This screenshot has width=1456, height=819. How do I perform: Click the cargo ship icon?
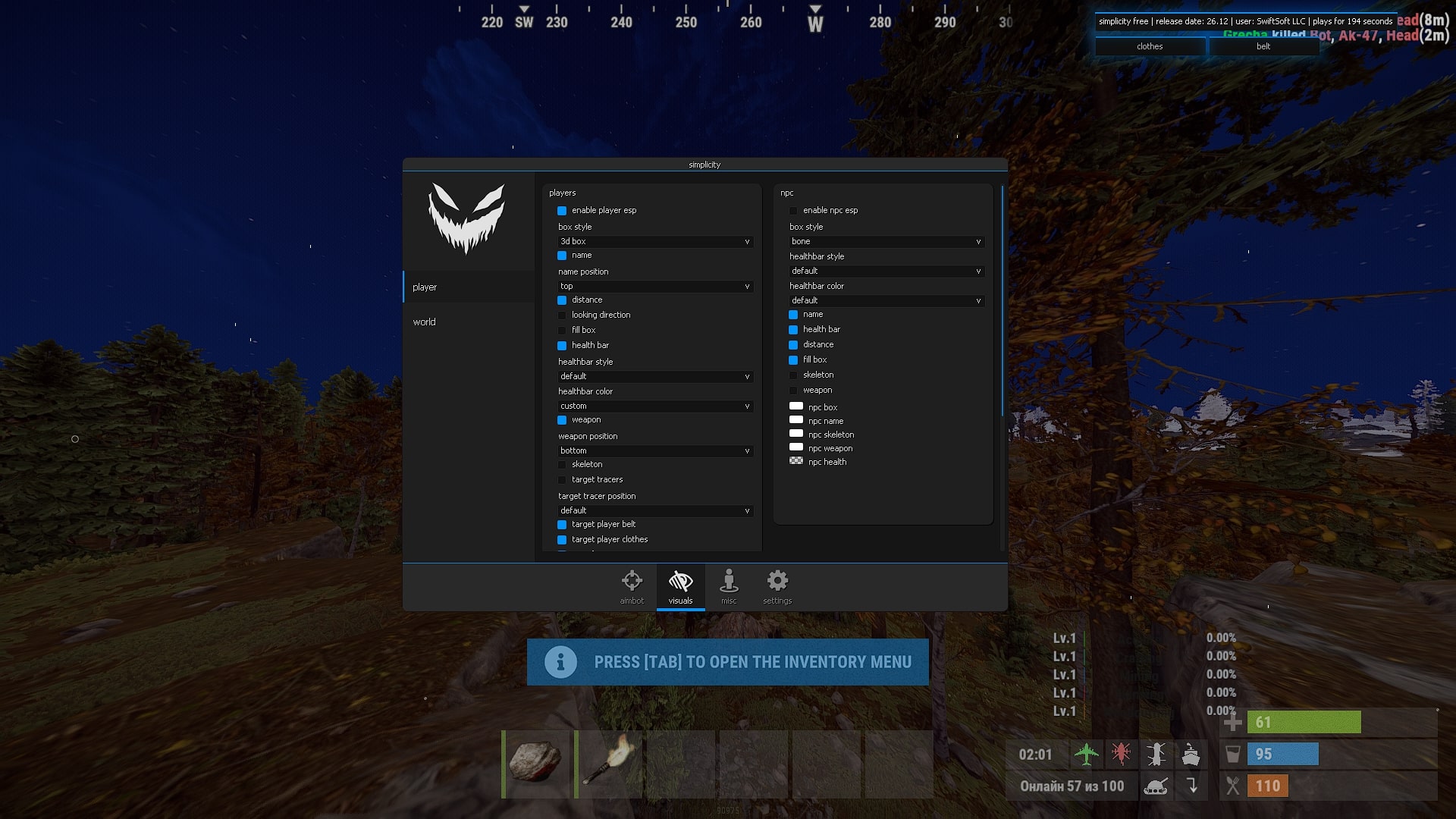tap(1192, 754)
